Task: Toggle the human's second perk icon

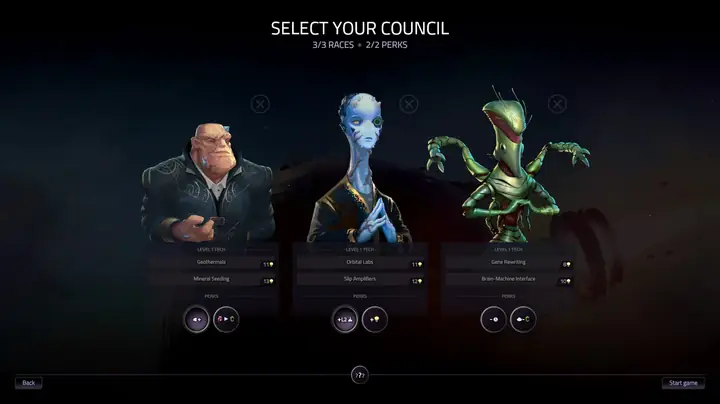Action: click(x=227, y=320)
